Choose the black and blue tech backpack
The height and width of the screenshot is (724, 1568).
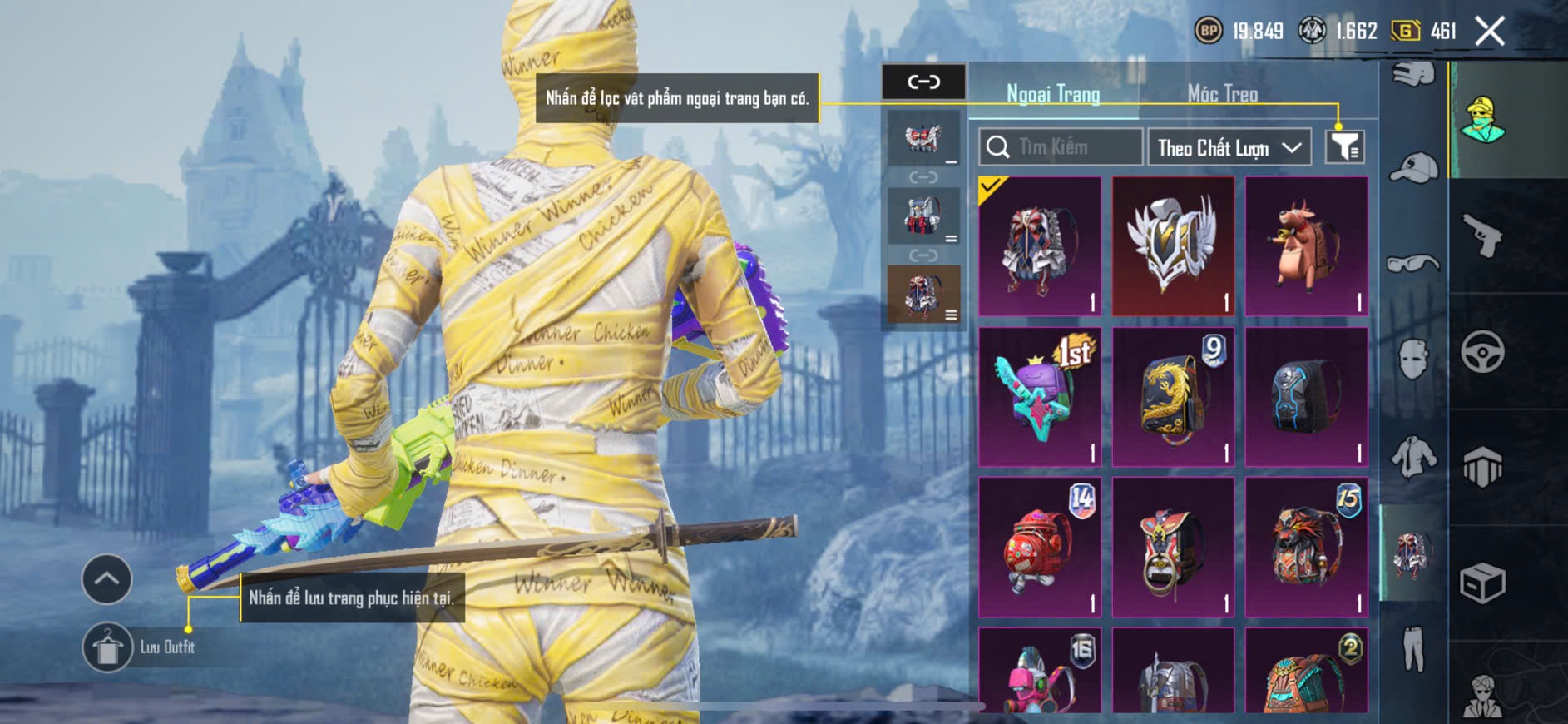pyautogui.click(x=1306, y=396)
